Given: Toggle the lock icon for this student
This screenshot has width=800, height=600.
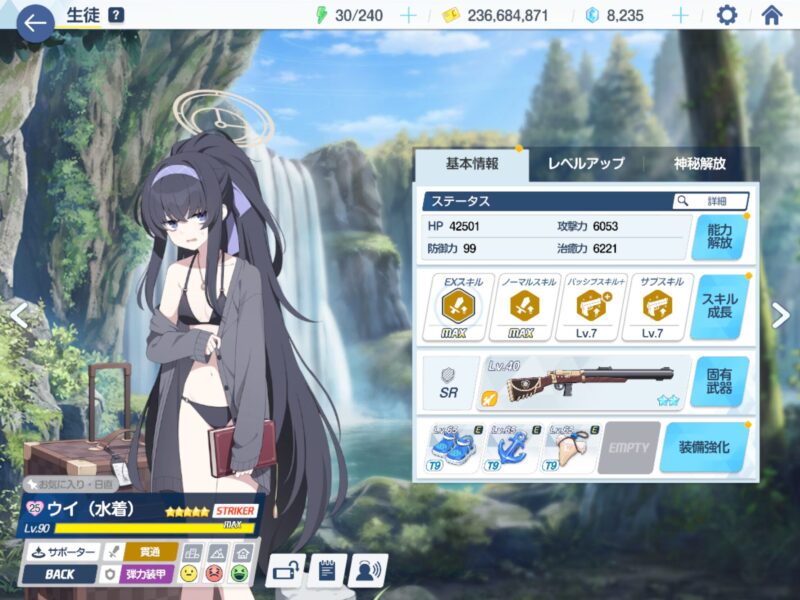Looking at the screenshot, I should click(285, 572).
